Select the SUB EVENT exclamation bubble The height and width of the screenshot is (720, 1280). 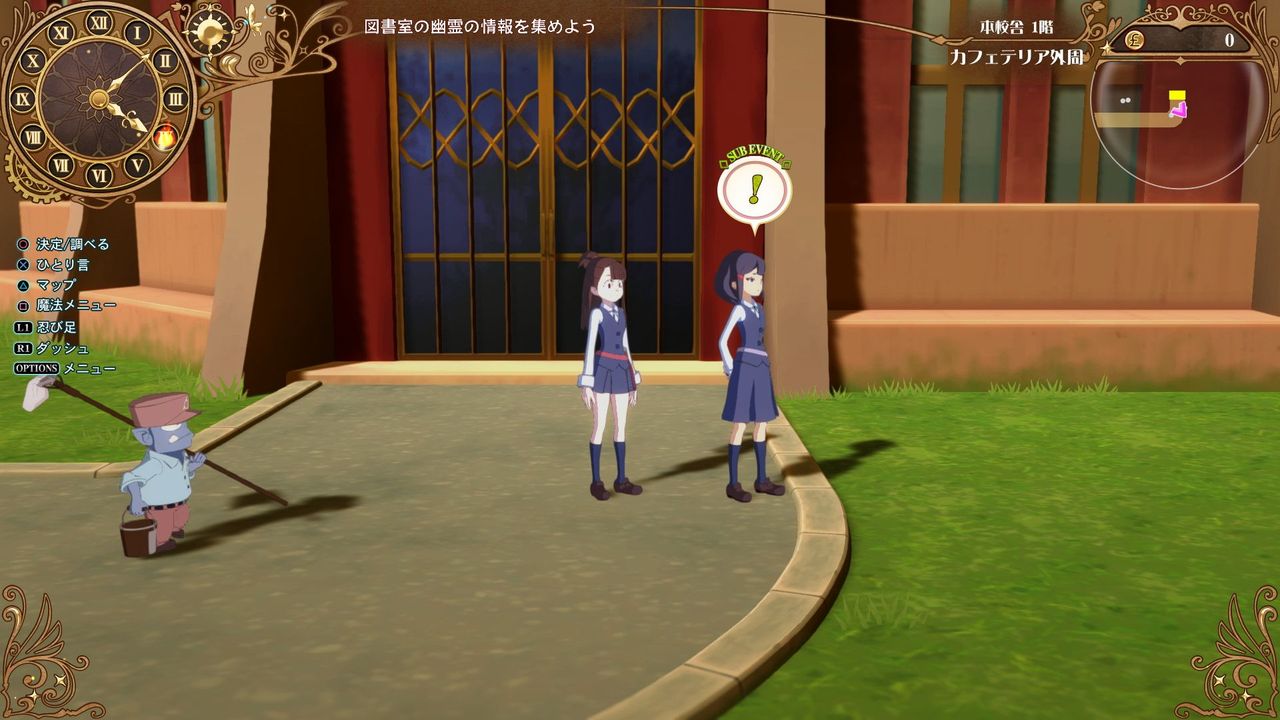pyautogui.click(x=756, y=188)
